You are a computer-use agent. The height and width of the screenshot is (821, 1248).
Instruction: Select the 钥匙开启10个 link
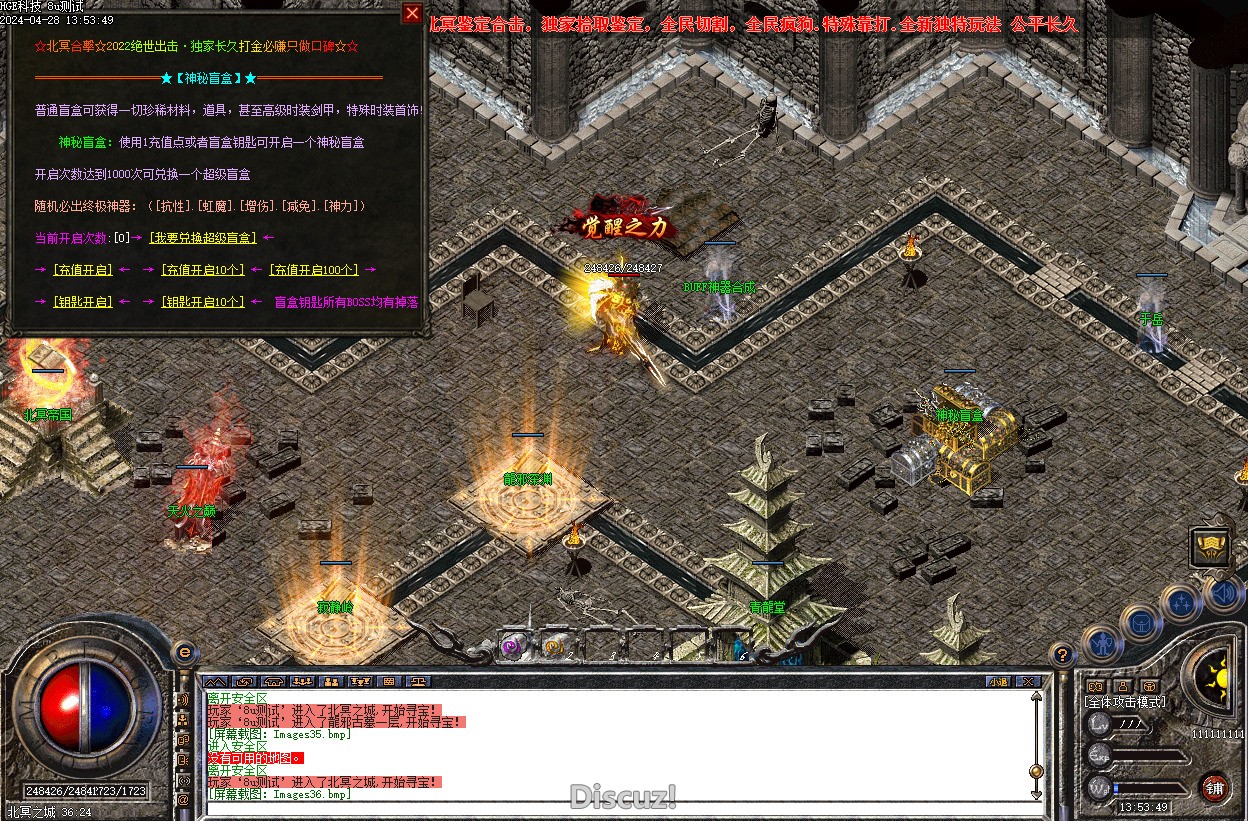[x=202, y=302]
